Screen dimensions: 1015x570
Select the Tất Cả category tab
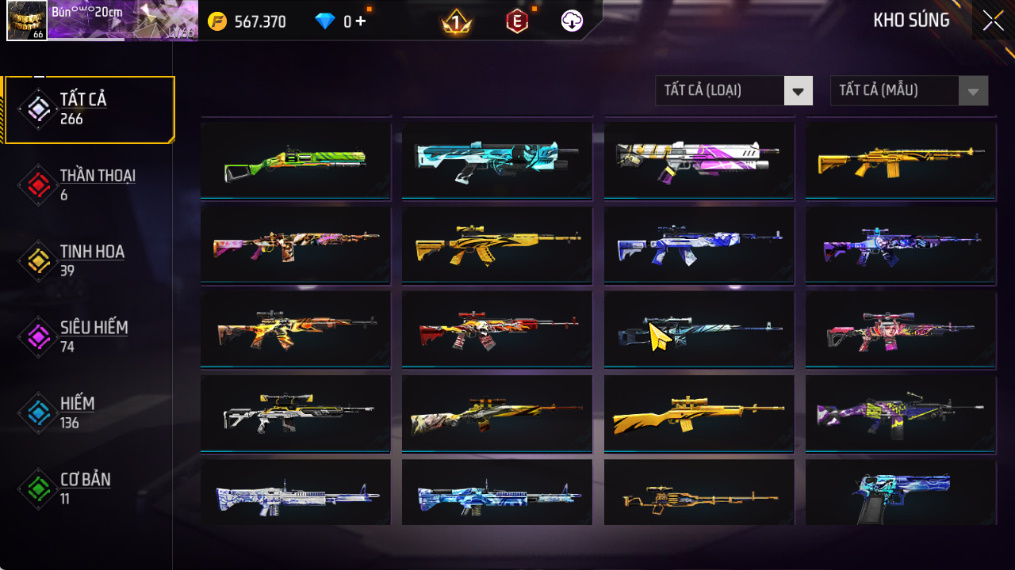[88, 108]
